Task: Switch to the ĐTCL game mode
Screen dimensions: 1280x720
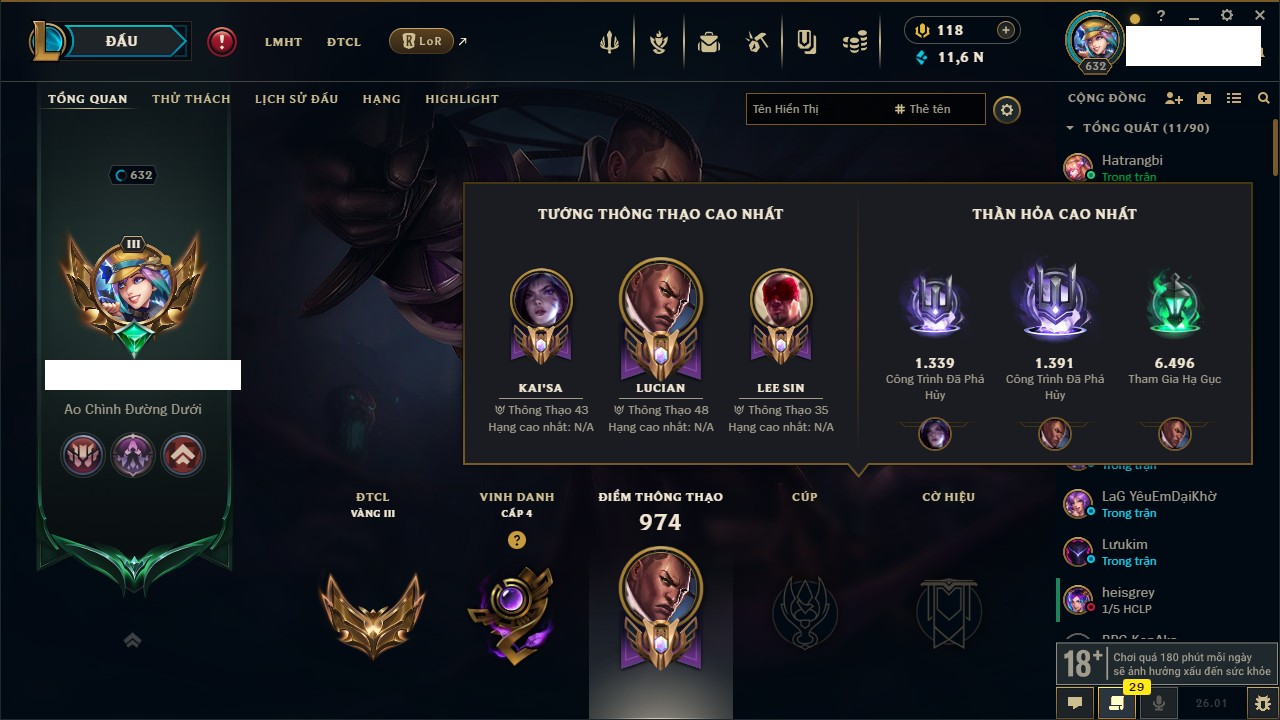Action: pyautogui.click(x=343, y=42)
